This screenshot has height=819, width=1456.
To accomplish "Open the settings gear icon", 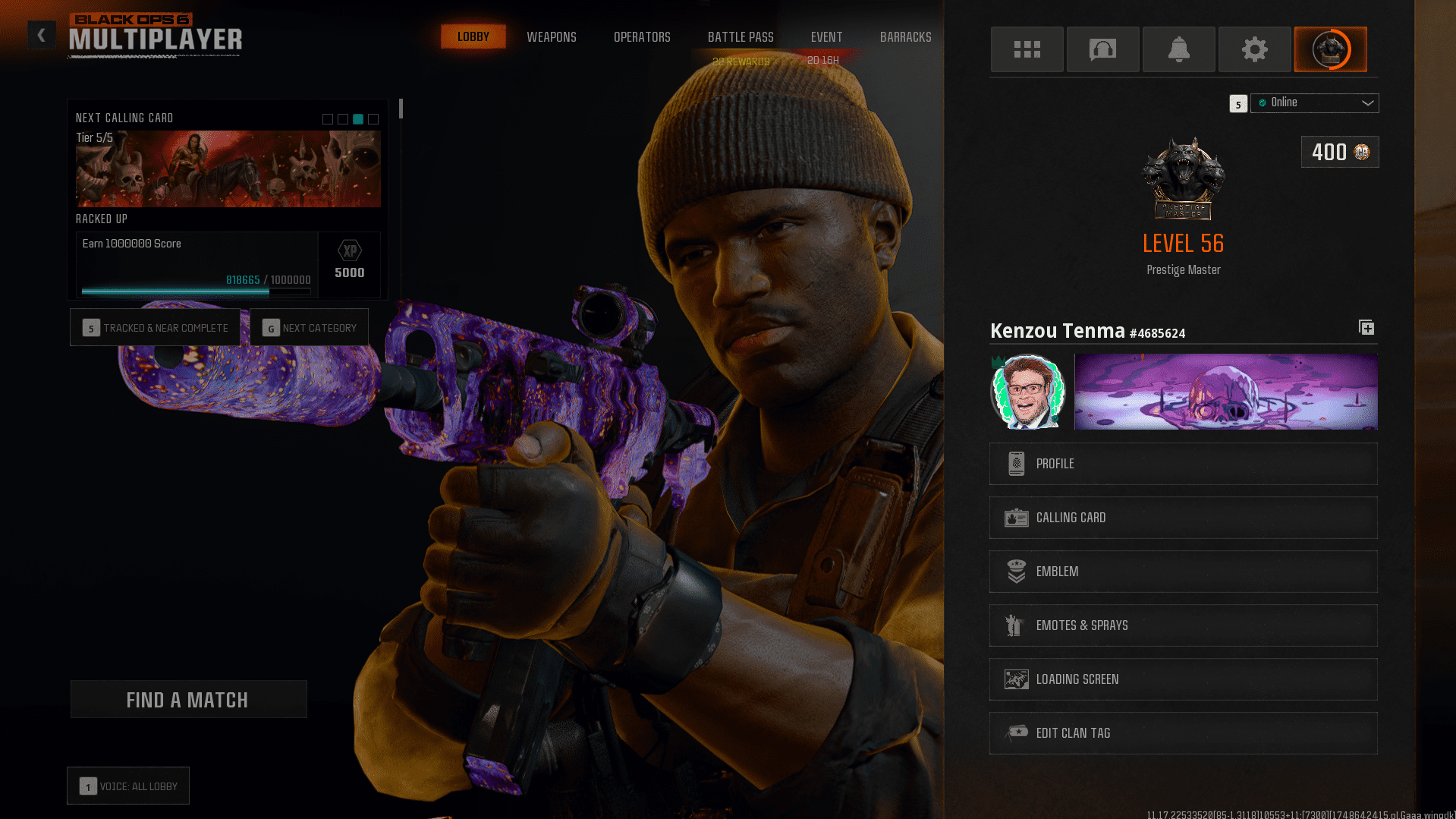I will [x=1253, y=49].
